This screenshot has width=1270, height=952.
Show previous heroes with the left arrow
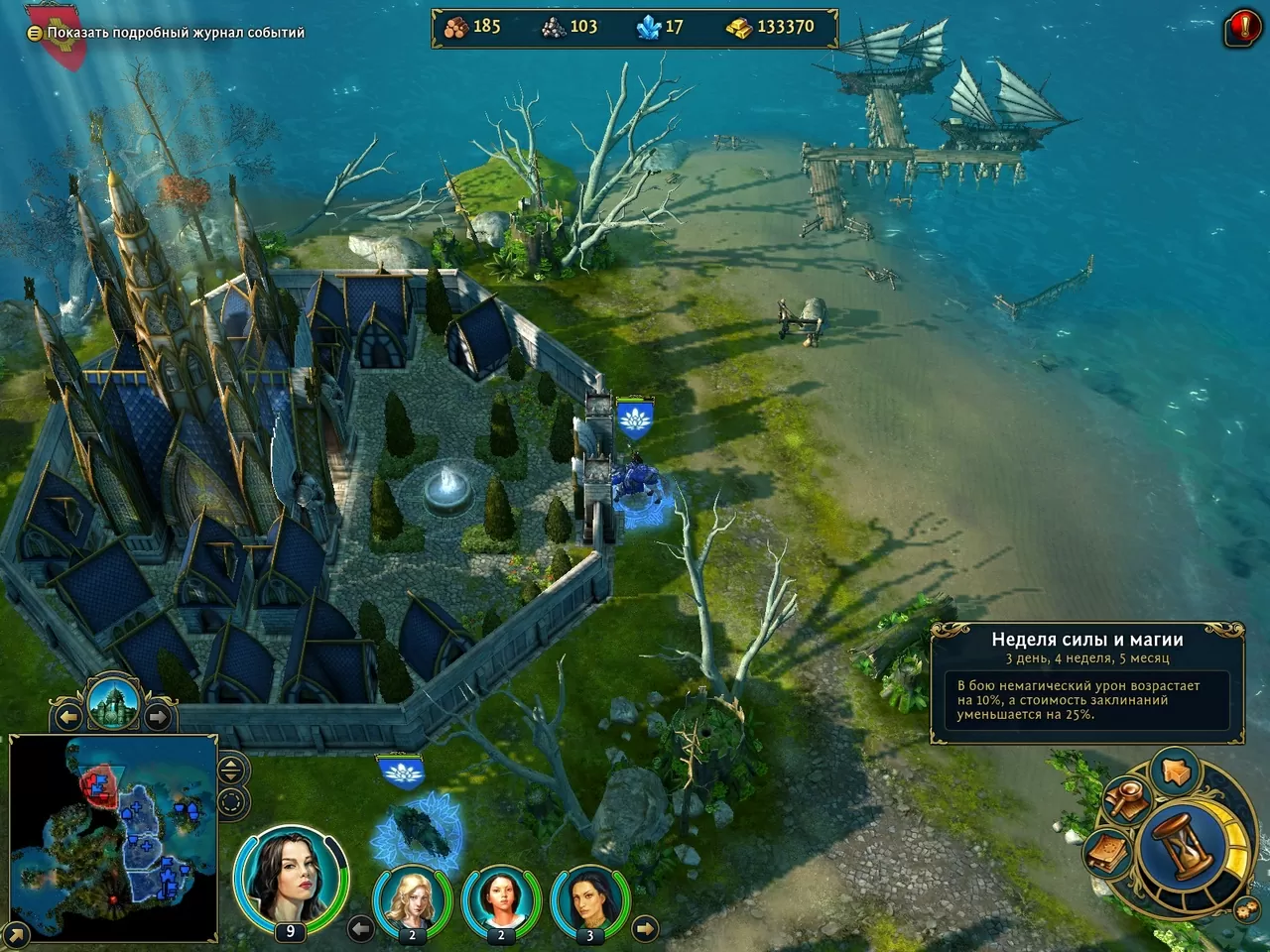361,928
